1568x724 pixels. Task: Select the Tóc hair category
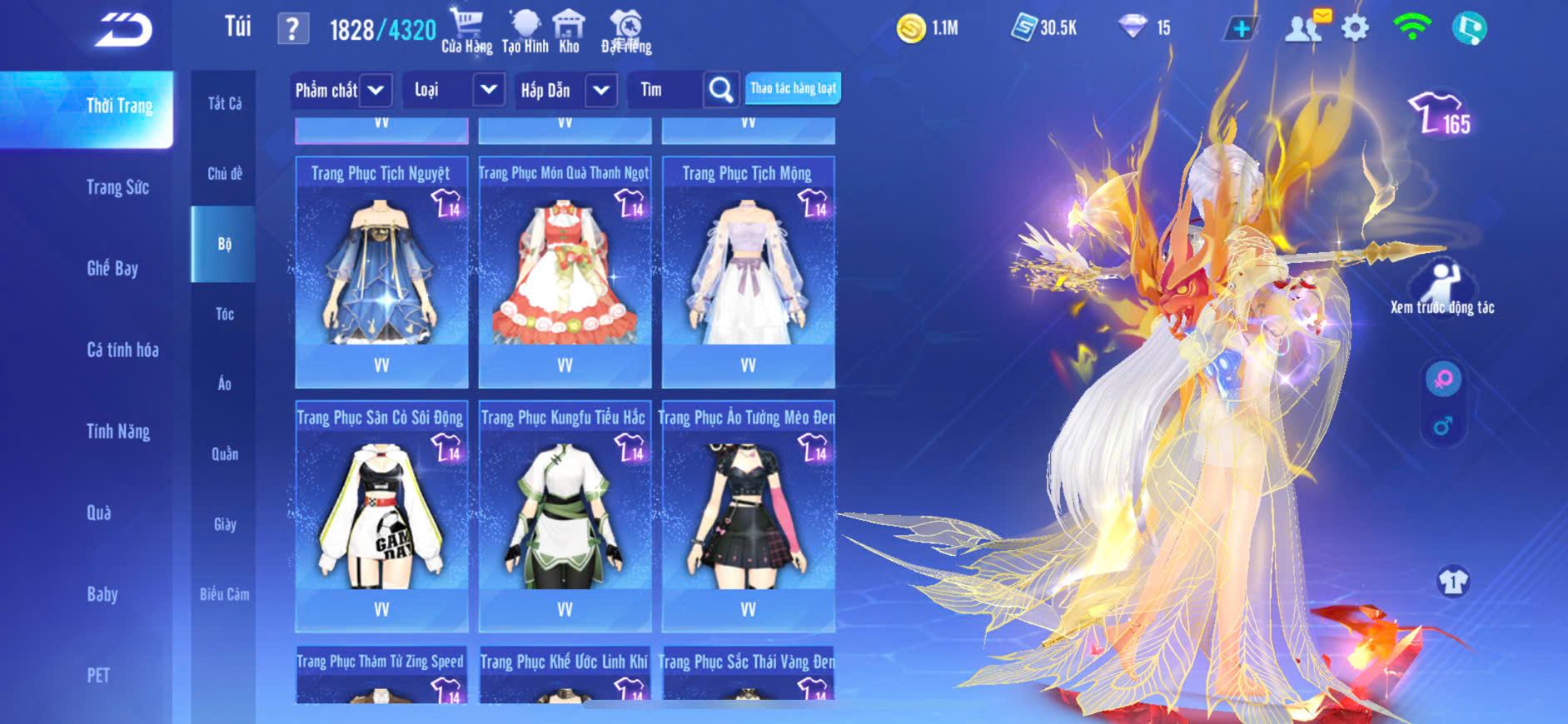(224, 314)
